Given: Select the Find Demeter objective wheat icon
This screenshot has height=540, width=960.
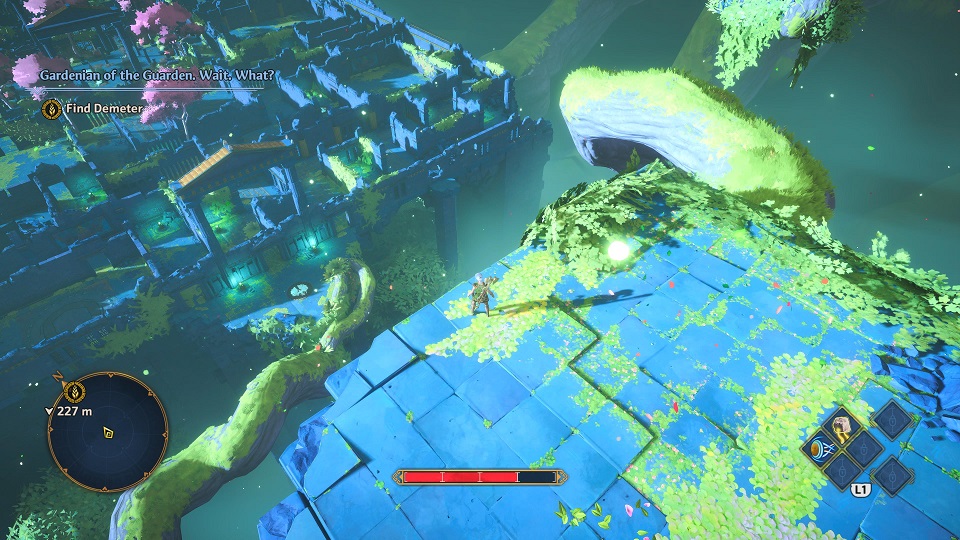Looking at the screenshot, I should tap(51, 108).
